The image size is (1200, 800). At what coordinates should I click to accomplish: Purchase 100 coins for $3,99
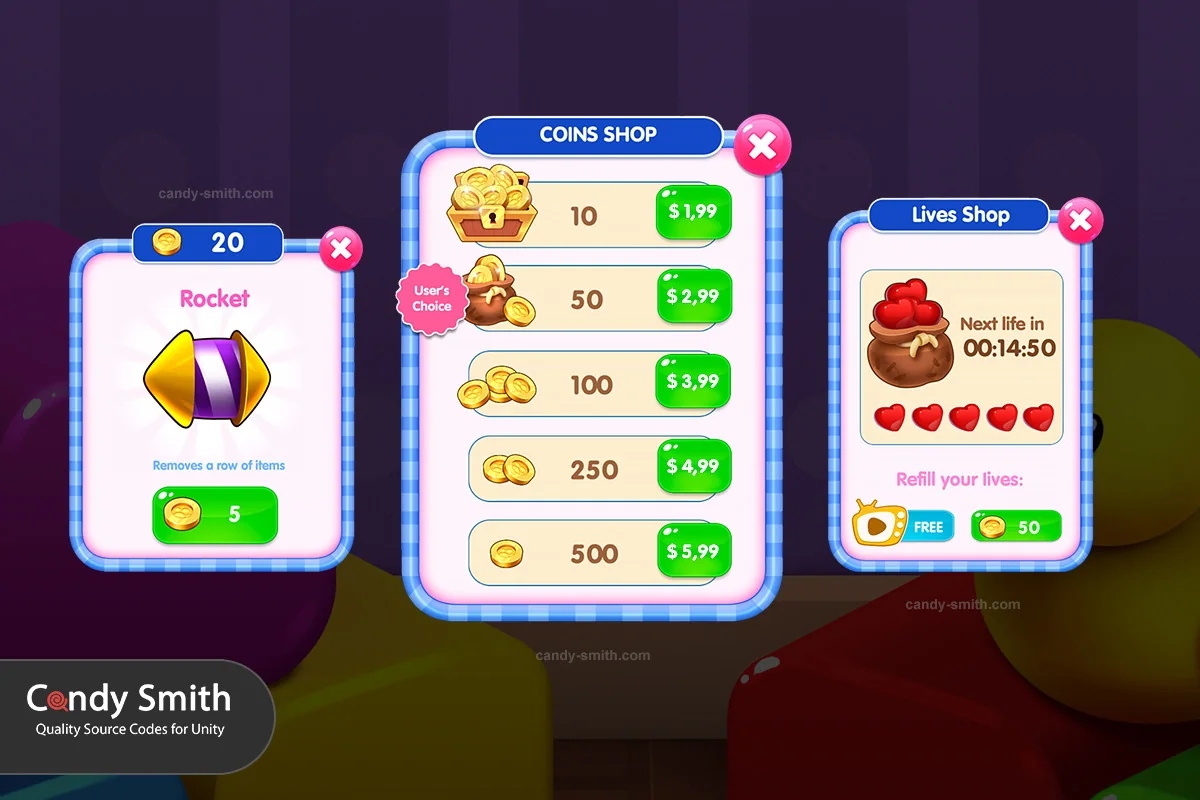[693, 382]
